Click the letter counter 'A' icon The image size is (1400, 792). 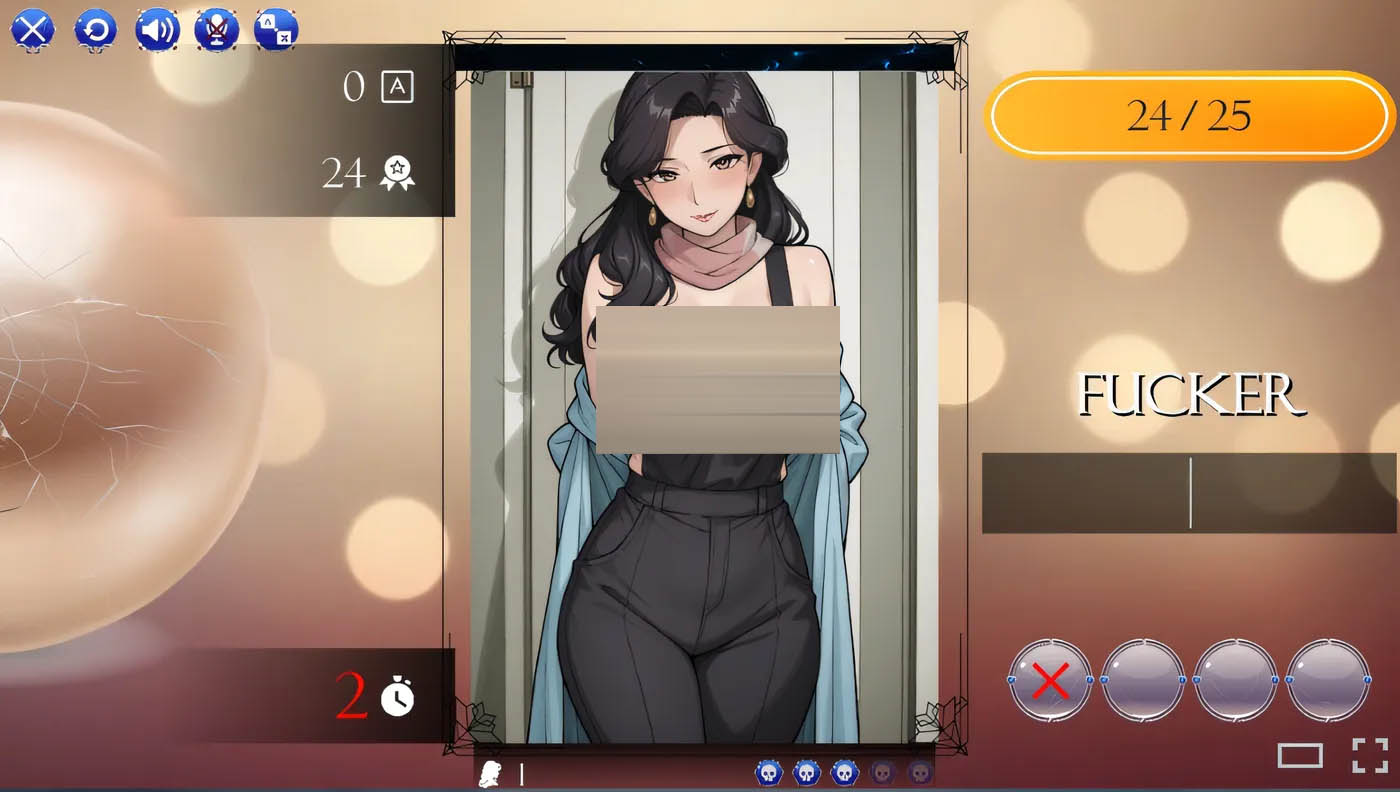click(398, 87)
